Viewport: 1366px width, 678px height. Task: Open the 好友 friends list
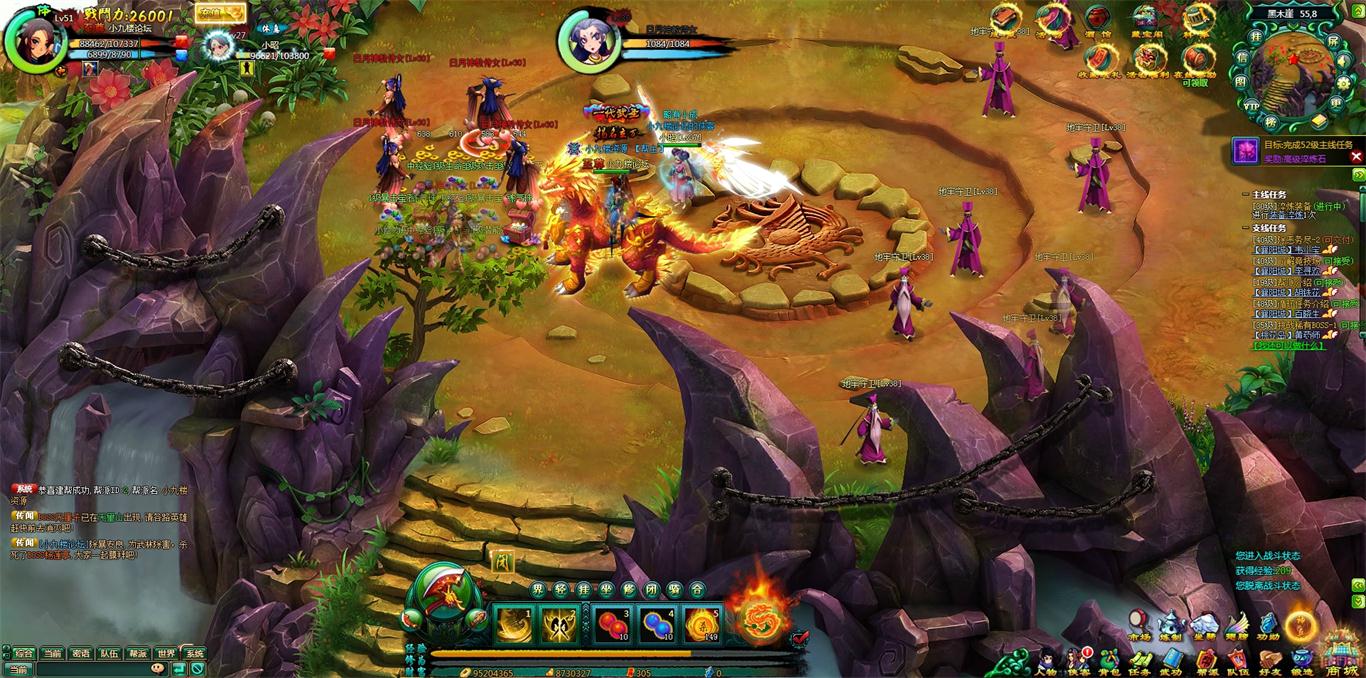coord(1270,660)
